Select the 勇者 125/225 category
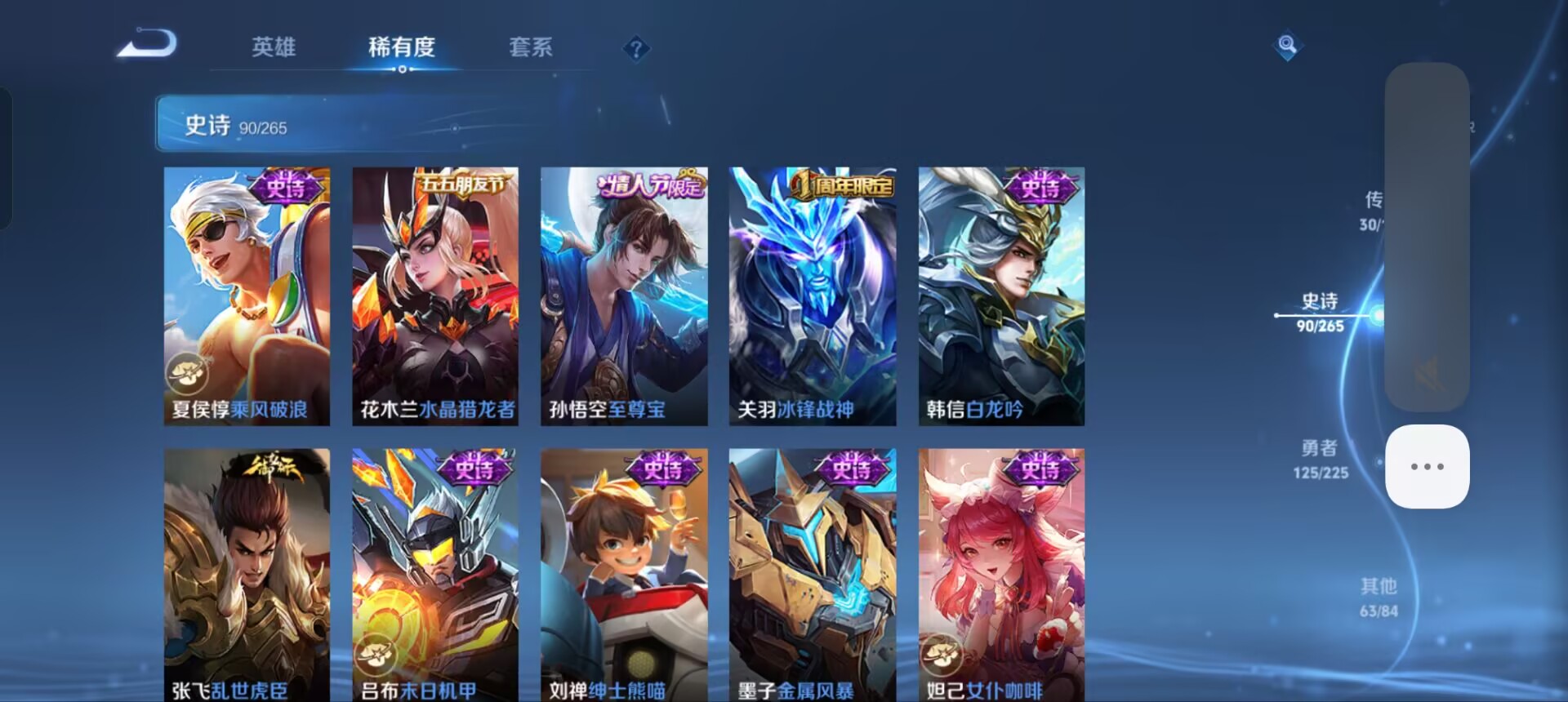 click(x=1319, y=457)
